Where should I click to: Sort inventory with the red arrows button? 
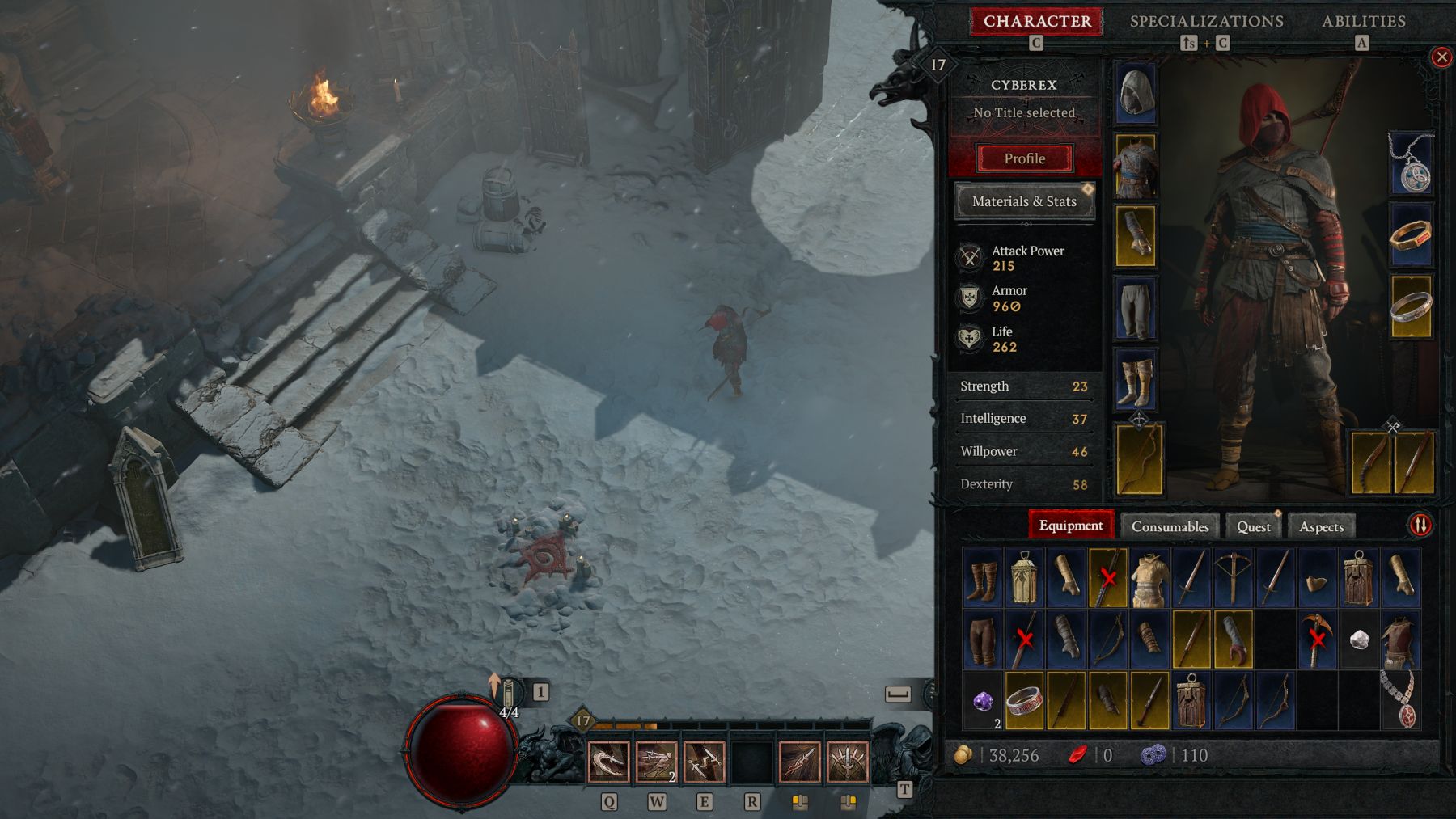click(x=1420, y=526)
